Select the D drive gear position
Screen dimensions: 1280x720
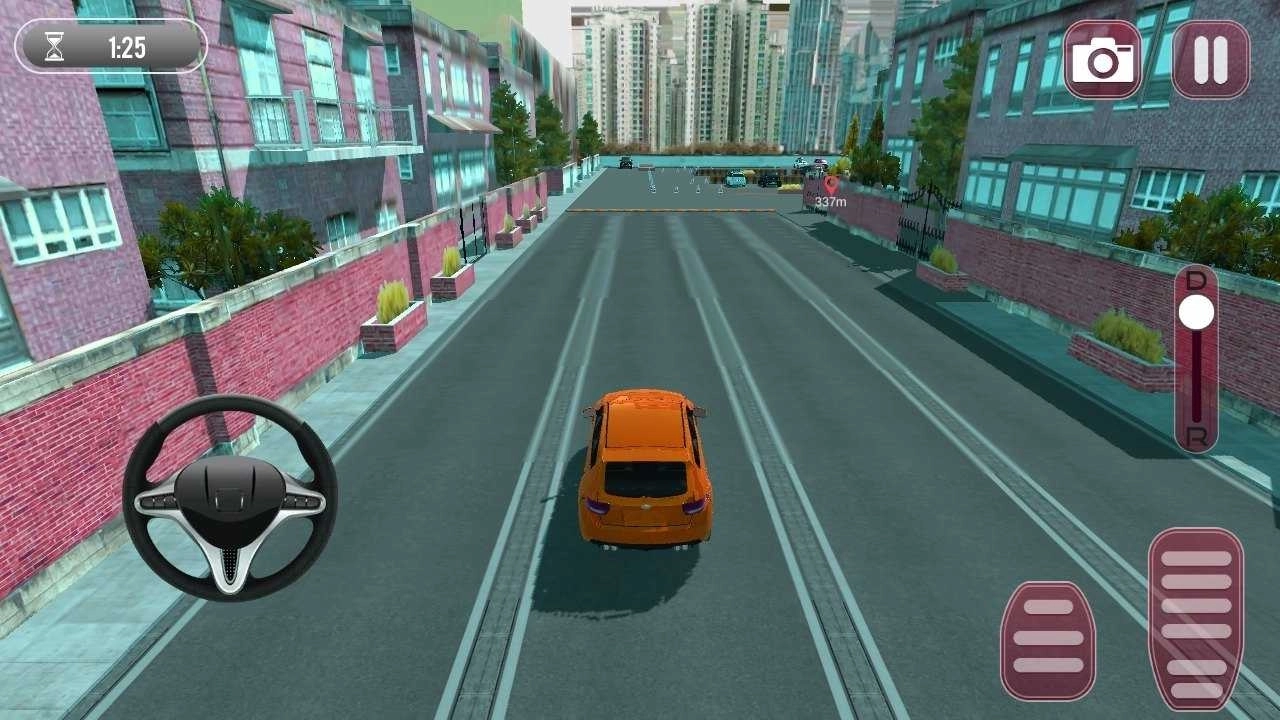[1196, 282]
